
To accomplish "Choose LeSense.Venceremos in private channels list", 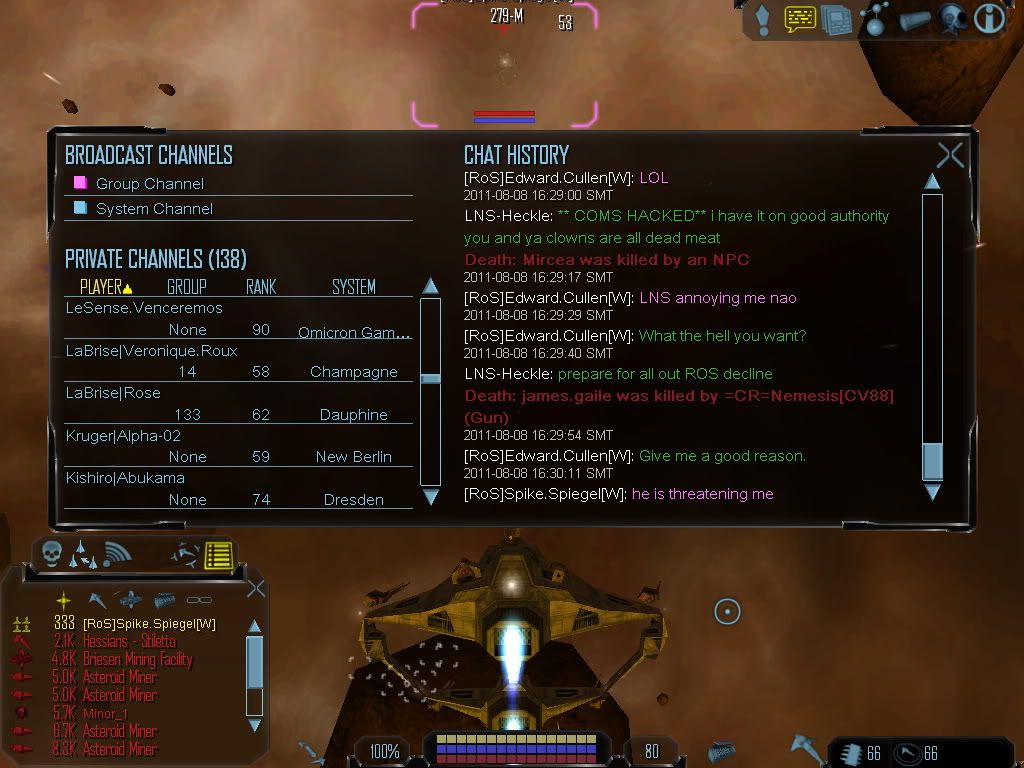I will [144, 308].
